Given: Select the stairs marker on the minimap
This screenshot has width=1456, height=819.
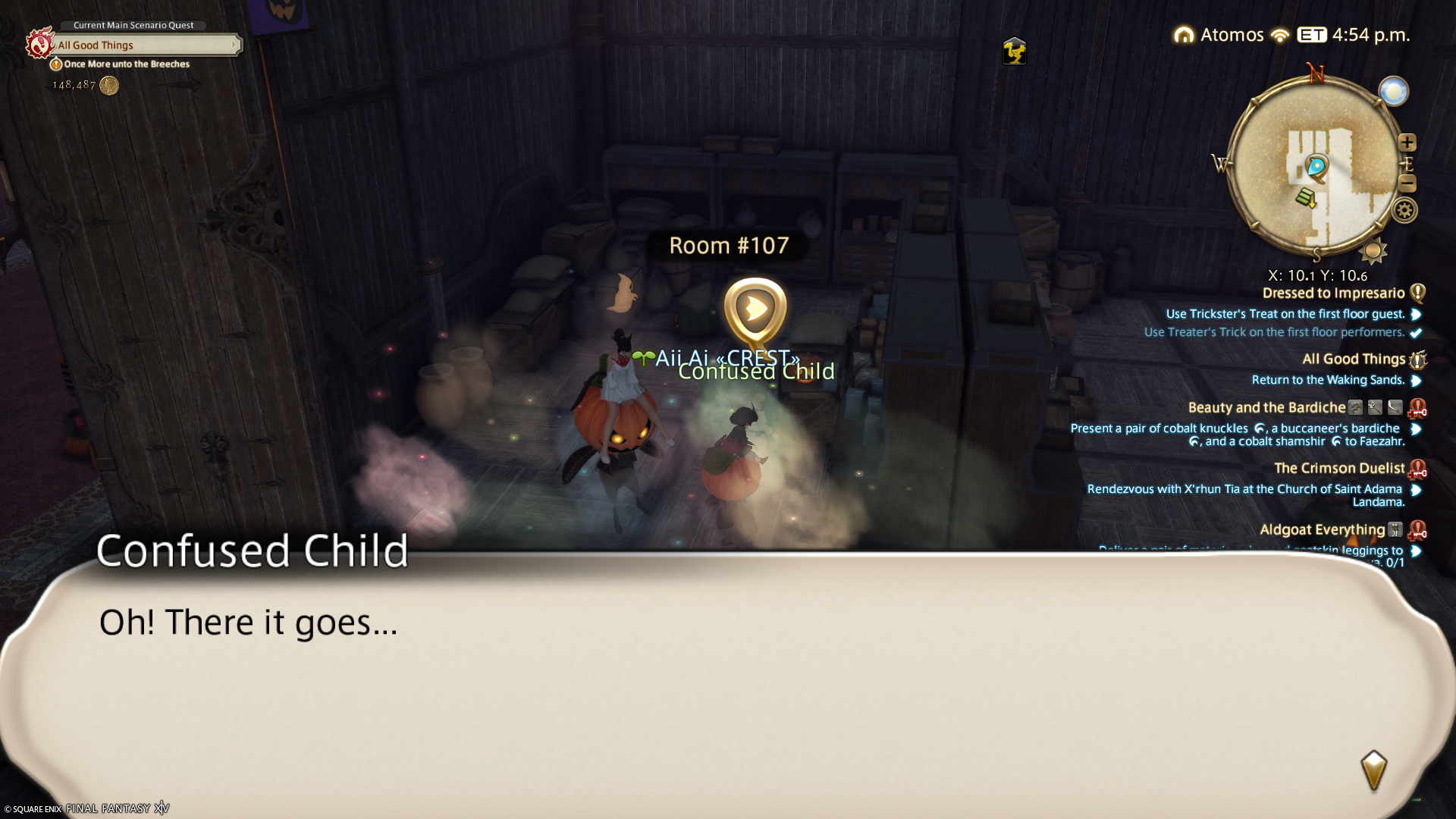Looking at the screenshot, I should tap(1306, 198).
